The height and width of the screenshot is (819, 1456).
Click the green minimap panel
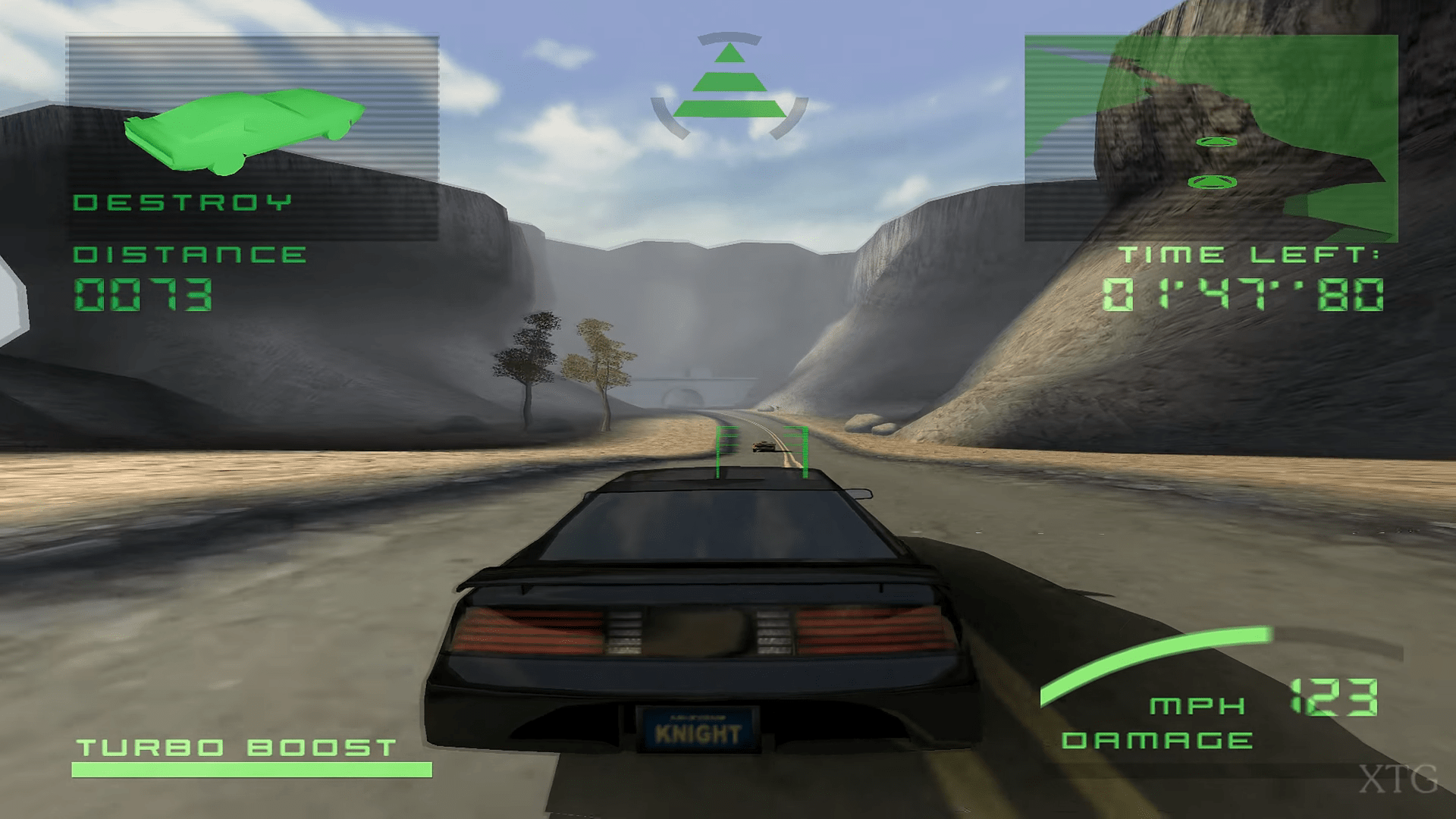1210,138
